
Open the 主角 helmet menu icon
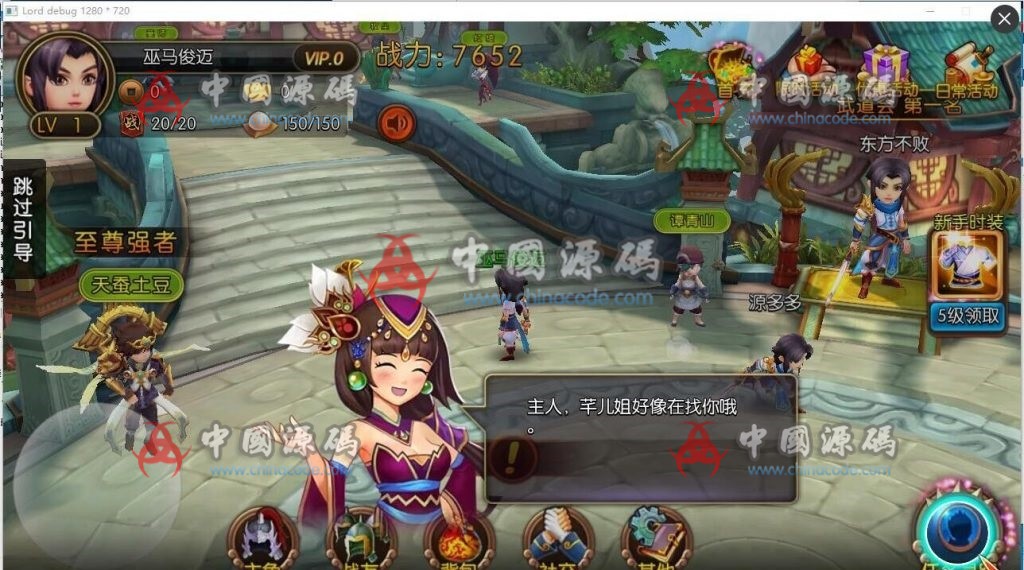pyautogui.click(x=263, y=540)
